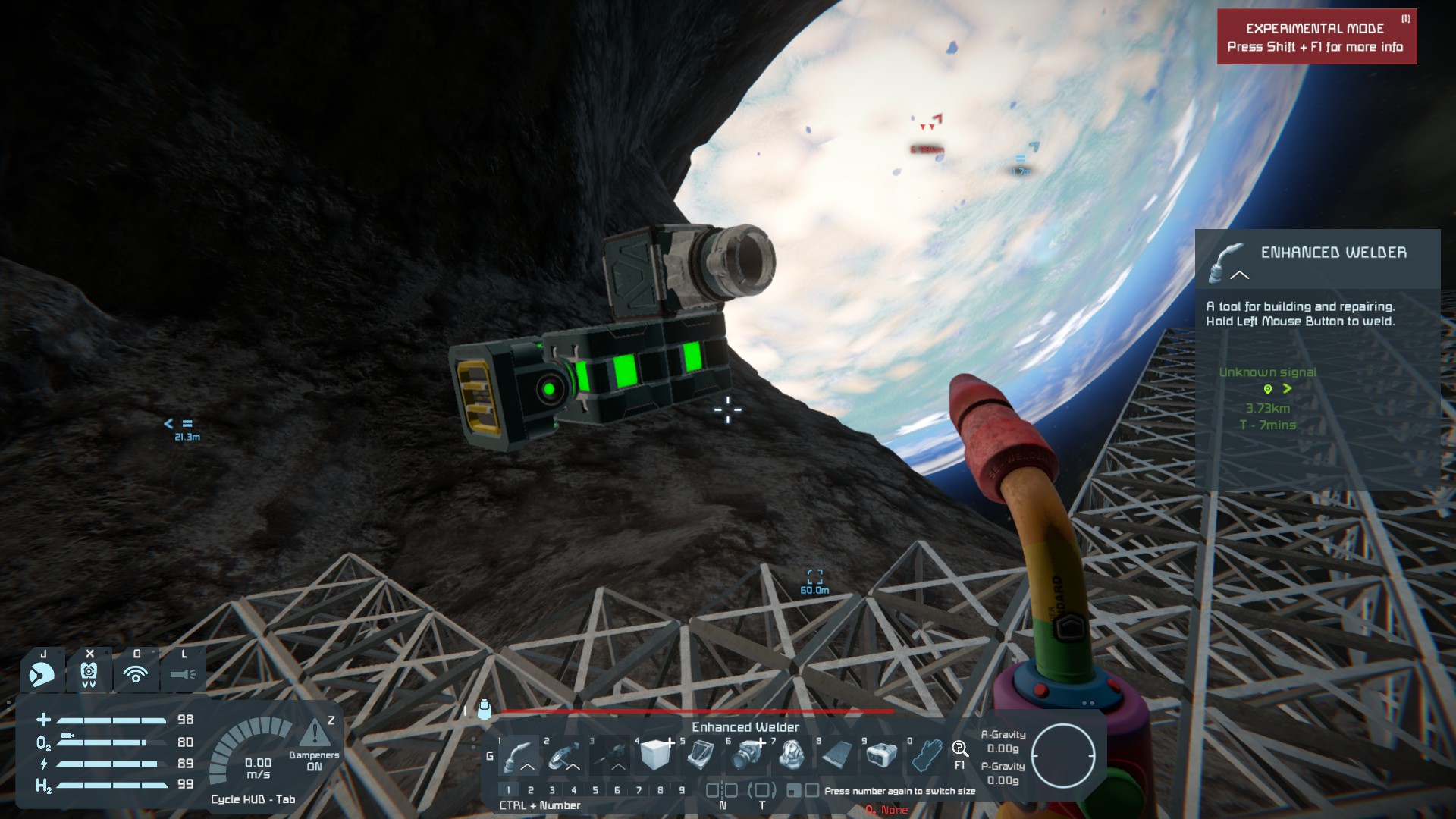The height and width of the screenshot is (819, 1456).
Task: Switch to toolbar page 2
Action: point(531,790)
